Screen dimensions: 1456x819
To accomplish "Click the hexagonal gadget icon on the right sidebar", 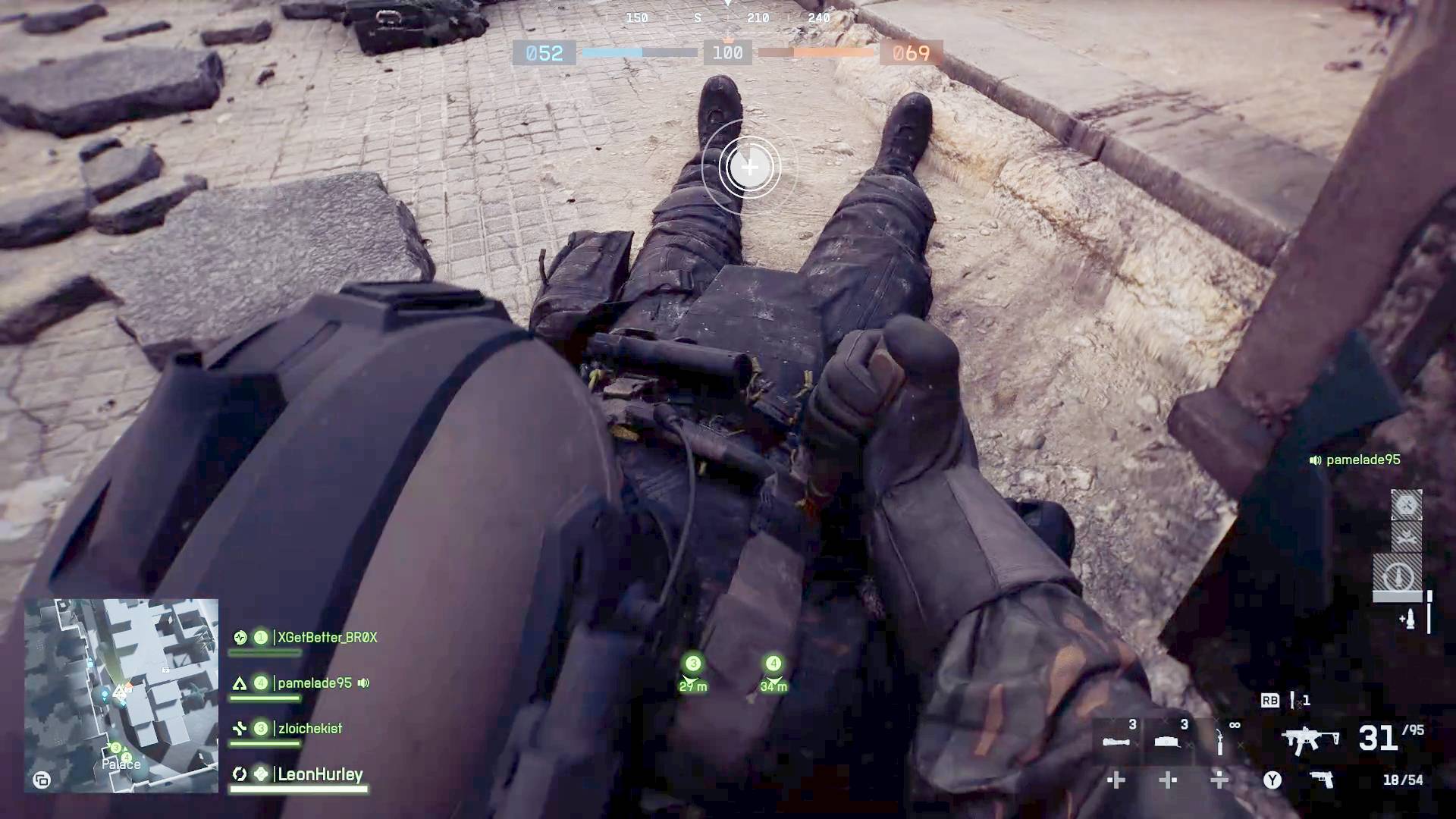I will coord(1407,504).
